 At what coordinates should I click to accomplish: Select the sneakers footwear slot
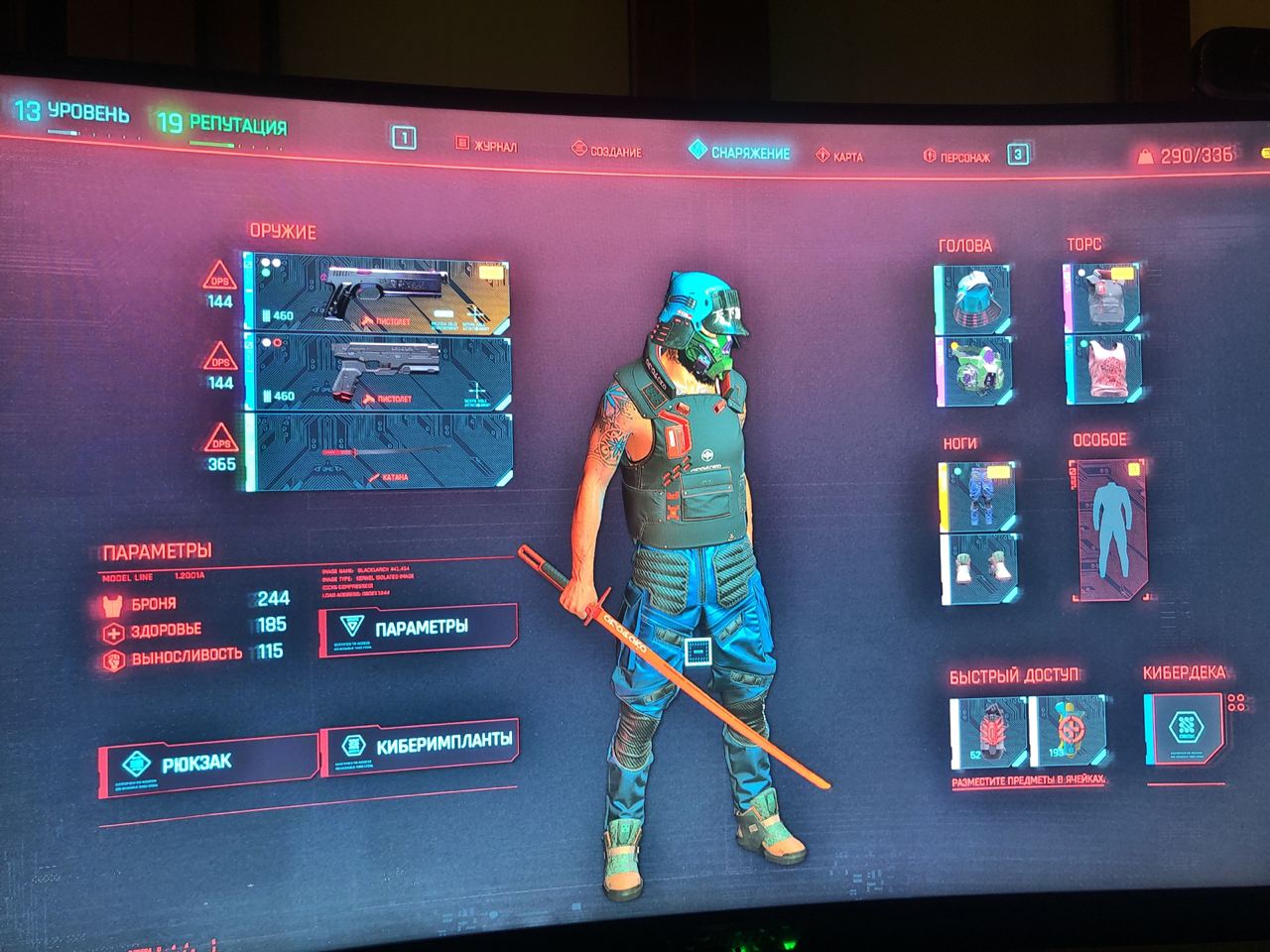point(979,569)
